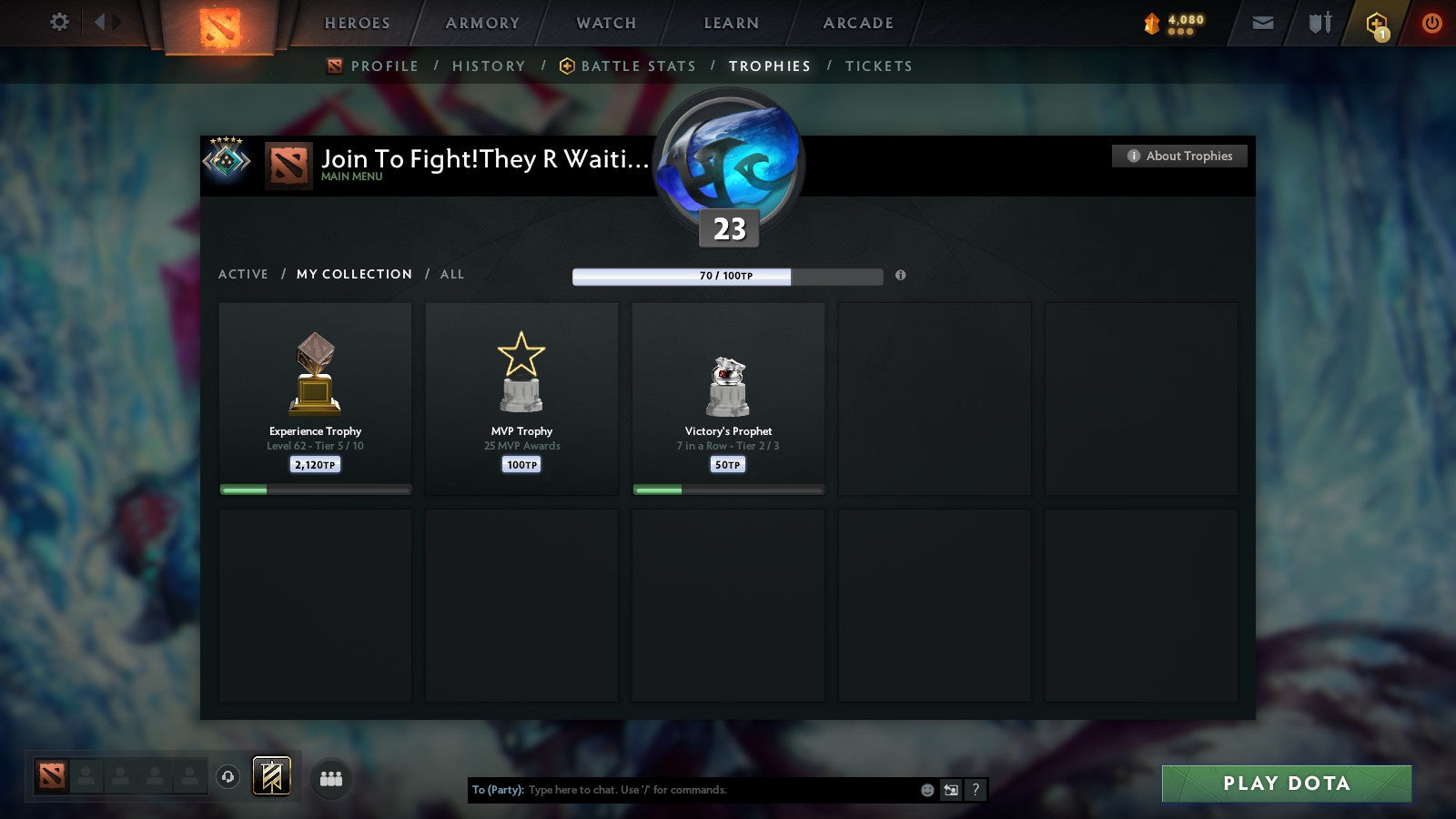Viewport: 1456px width, 819px height.
Task: Switch to the BATTLE STATS tab
Action: pos(637,66)
